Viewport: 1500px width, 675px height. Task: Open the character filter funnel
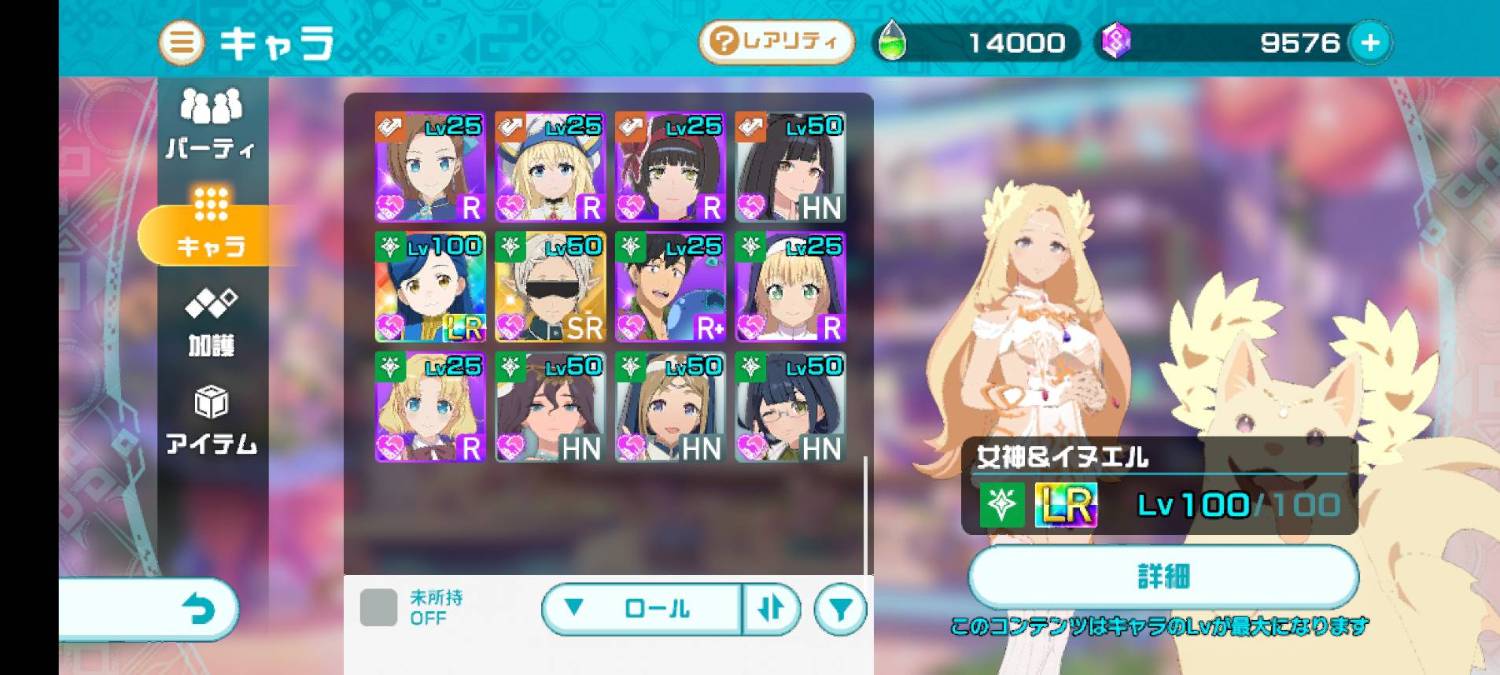click(x=840, y=609)
